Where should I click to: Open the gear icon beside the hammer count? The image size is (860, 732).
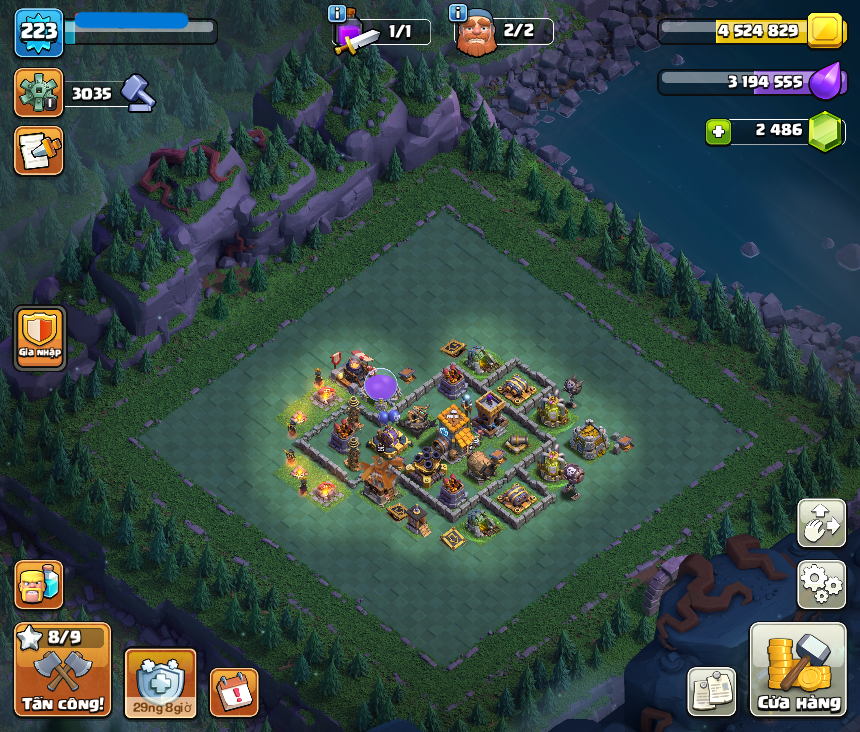tap(39, 93)
